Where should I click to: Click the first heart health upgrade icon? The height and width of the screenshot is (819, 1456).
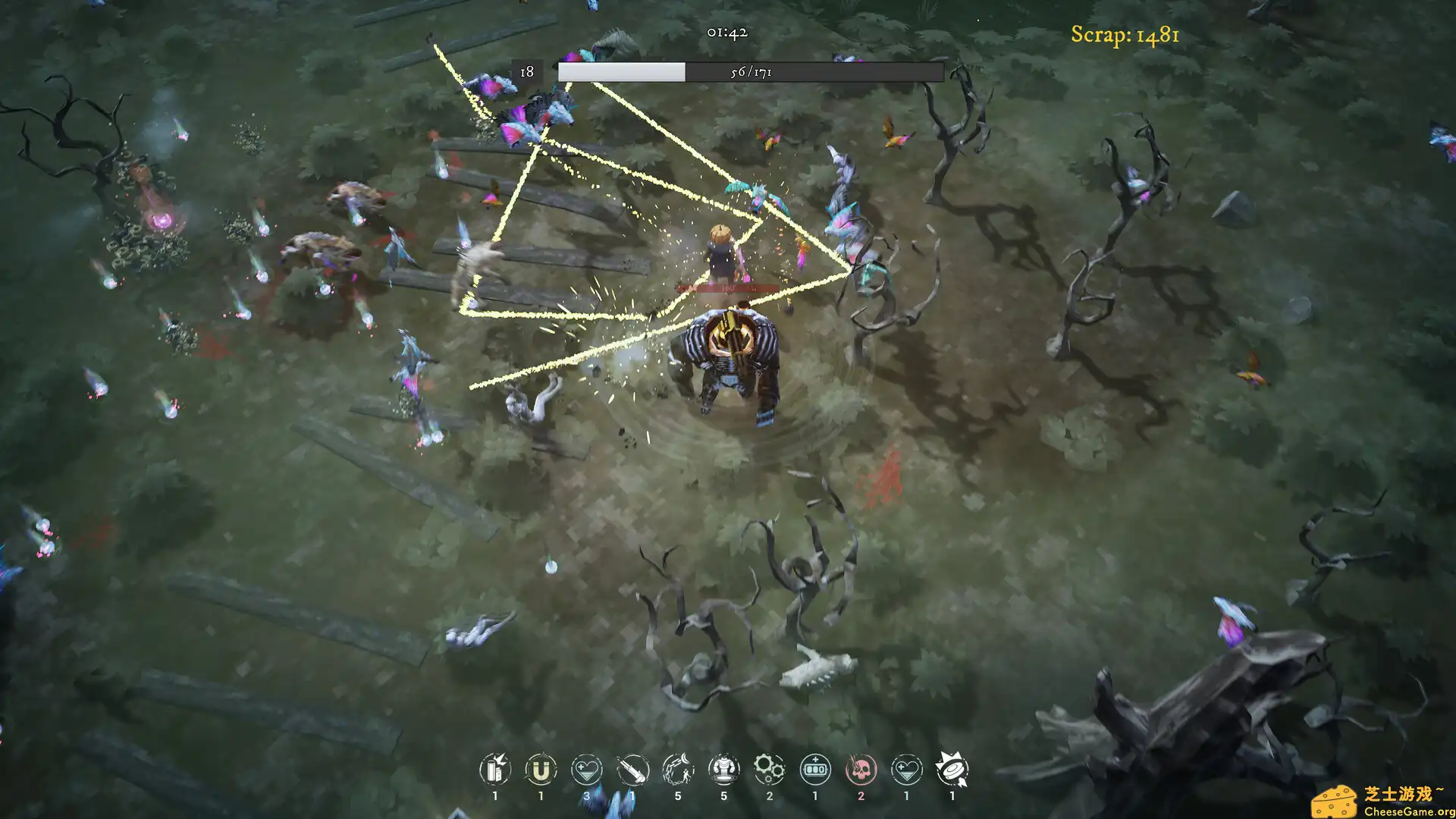tap(586, 770)
